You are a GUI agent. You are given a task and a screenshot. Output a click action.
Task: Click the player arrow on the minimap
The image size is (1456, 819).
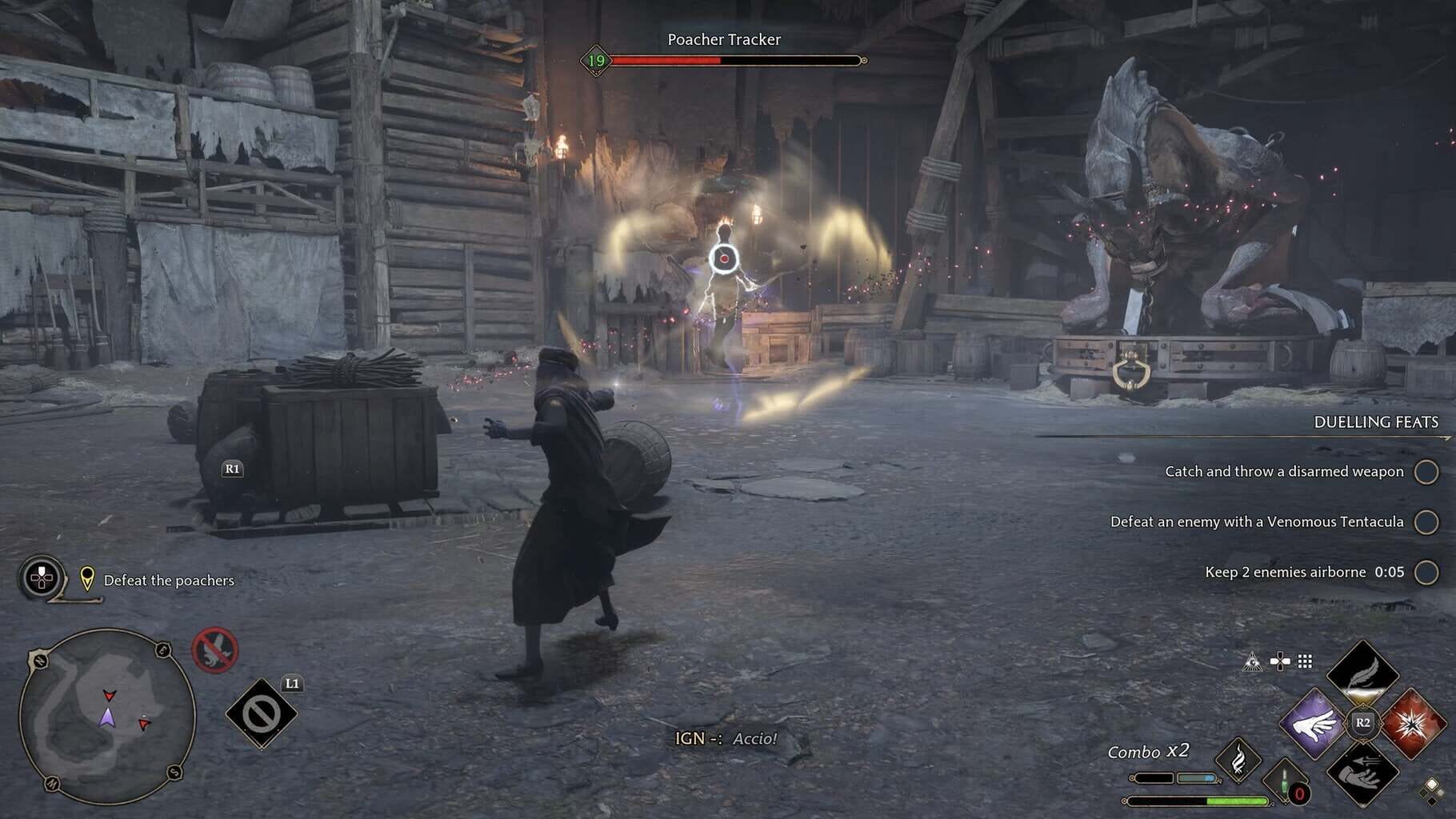107,718
